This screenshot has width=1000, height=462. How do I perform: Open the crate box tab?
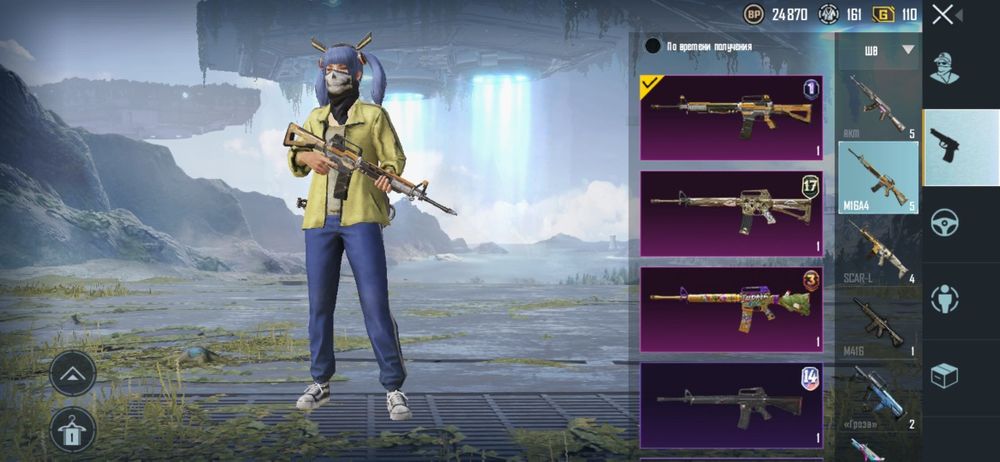(x=945, y=375)
